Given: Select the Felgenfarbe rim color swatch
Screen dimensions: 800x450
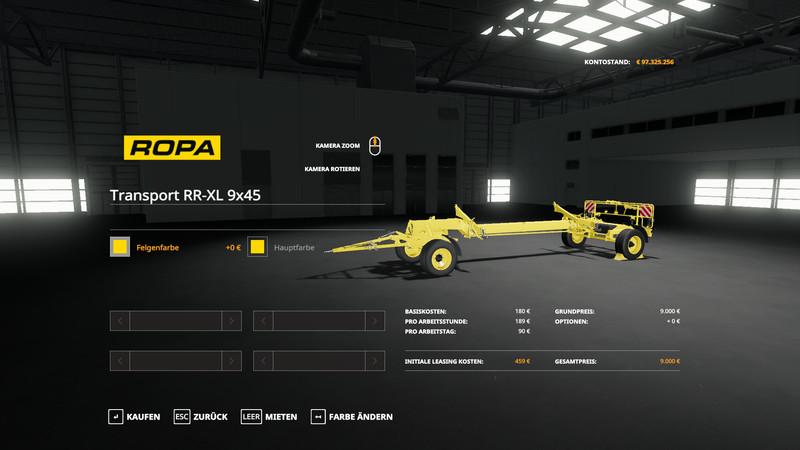Looking at the screenshot, I should click(121, 247).
